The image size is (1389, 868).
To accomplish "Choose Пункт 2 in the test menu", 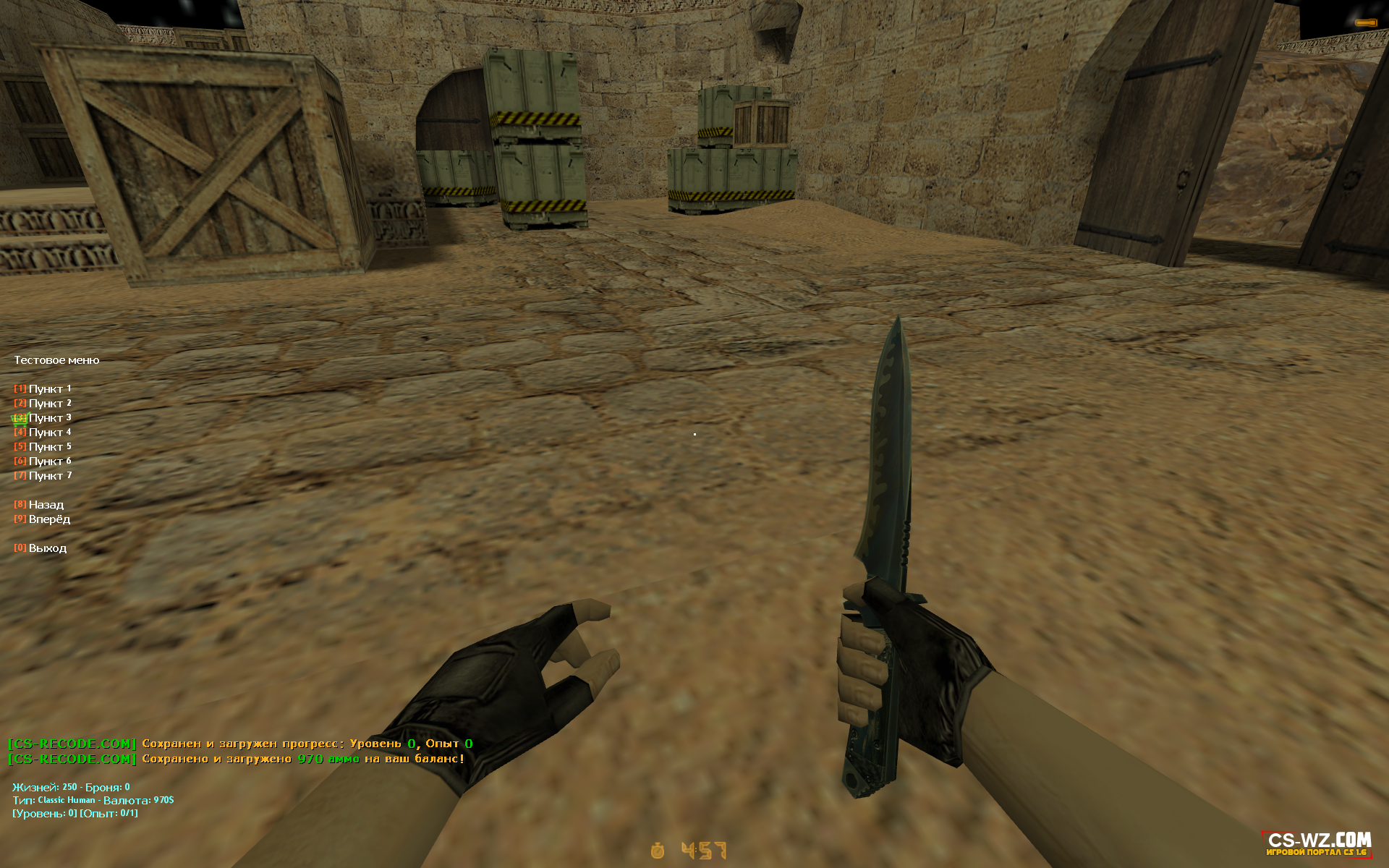I will tap(45, 404).
